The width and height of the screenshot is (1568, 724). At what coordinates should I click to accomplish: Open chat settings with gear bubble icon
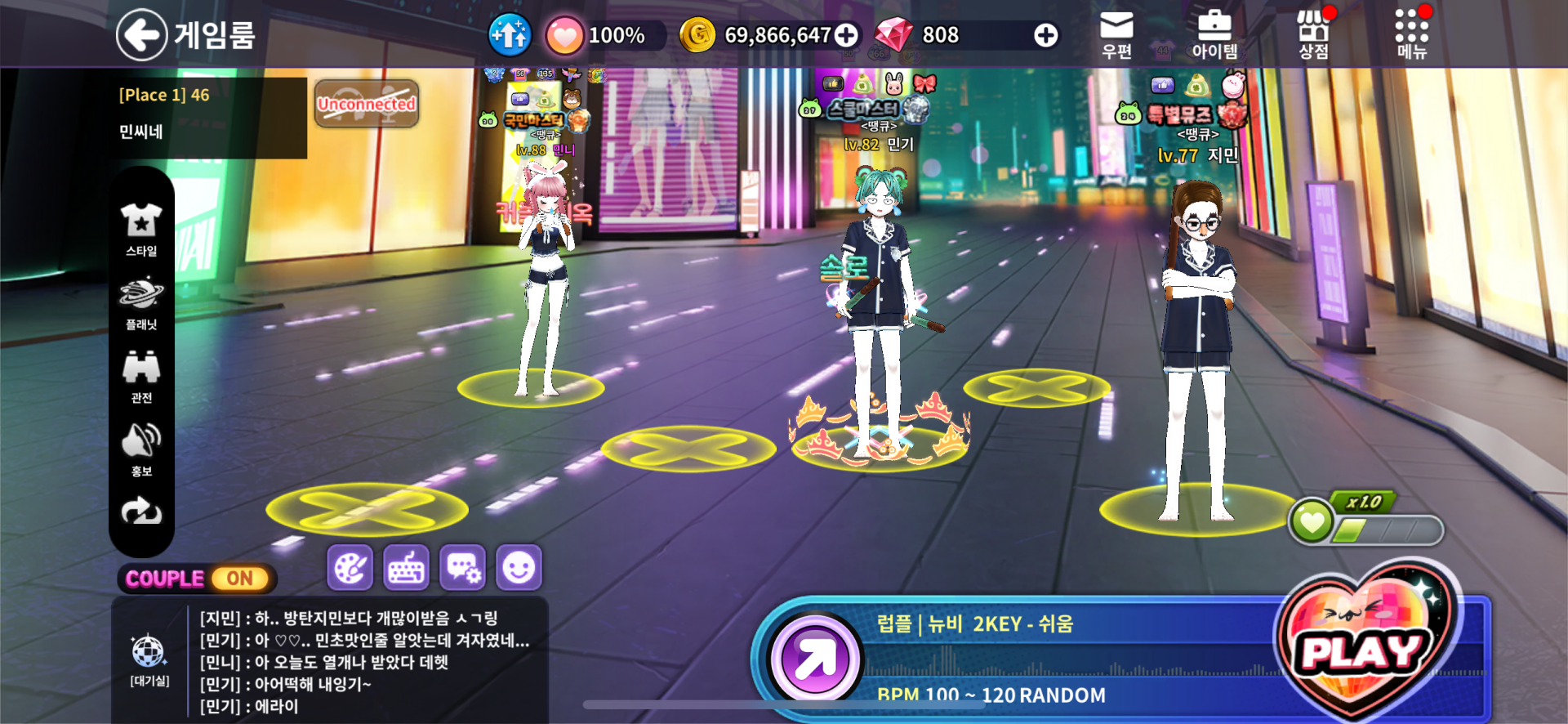point(462,567)
